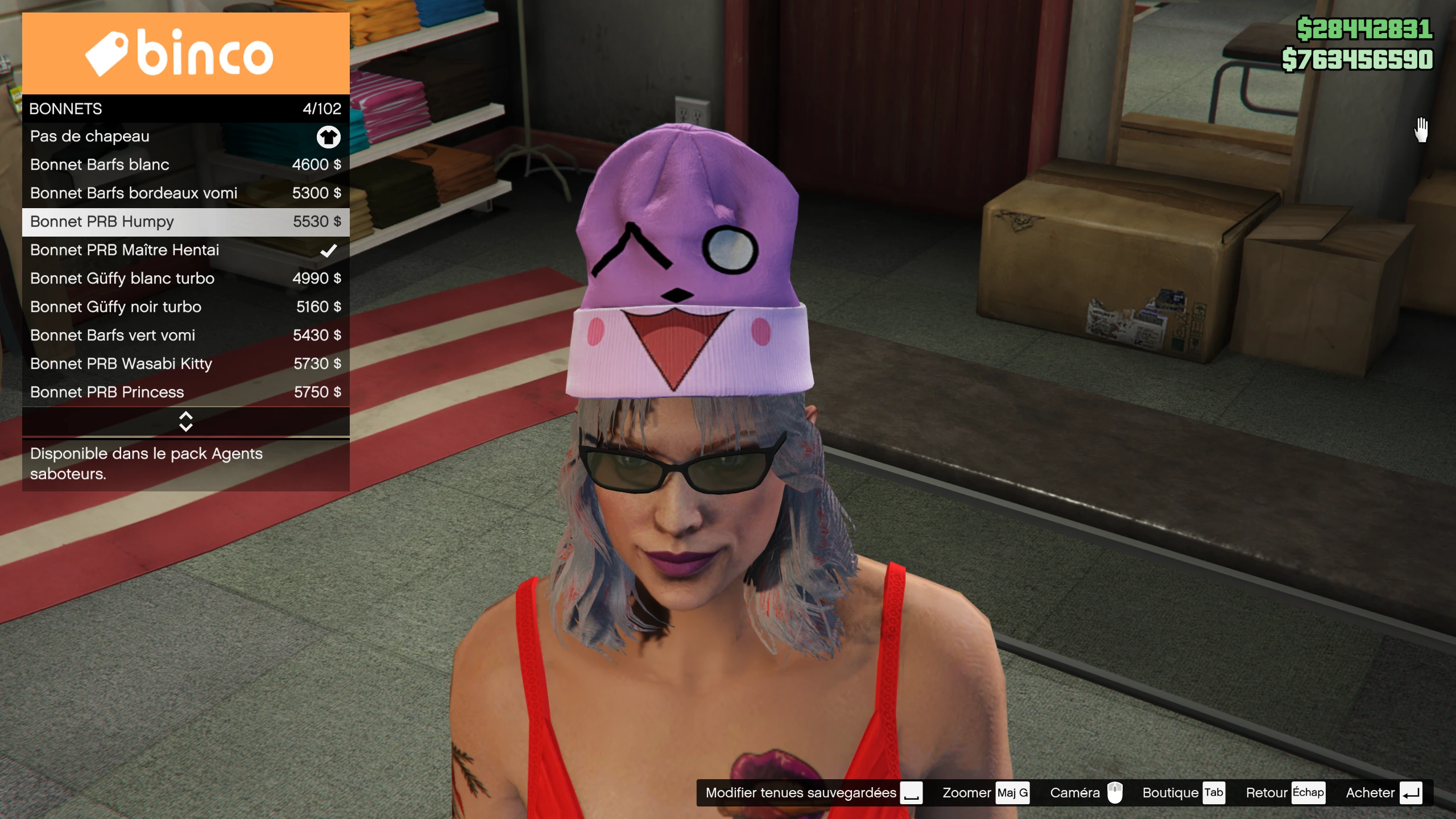The height and width of the screenshot is (819, 1456).
Task: Select Bonnet Güffy noir turbo
Action: [185, 307]
